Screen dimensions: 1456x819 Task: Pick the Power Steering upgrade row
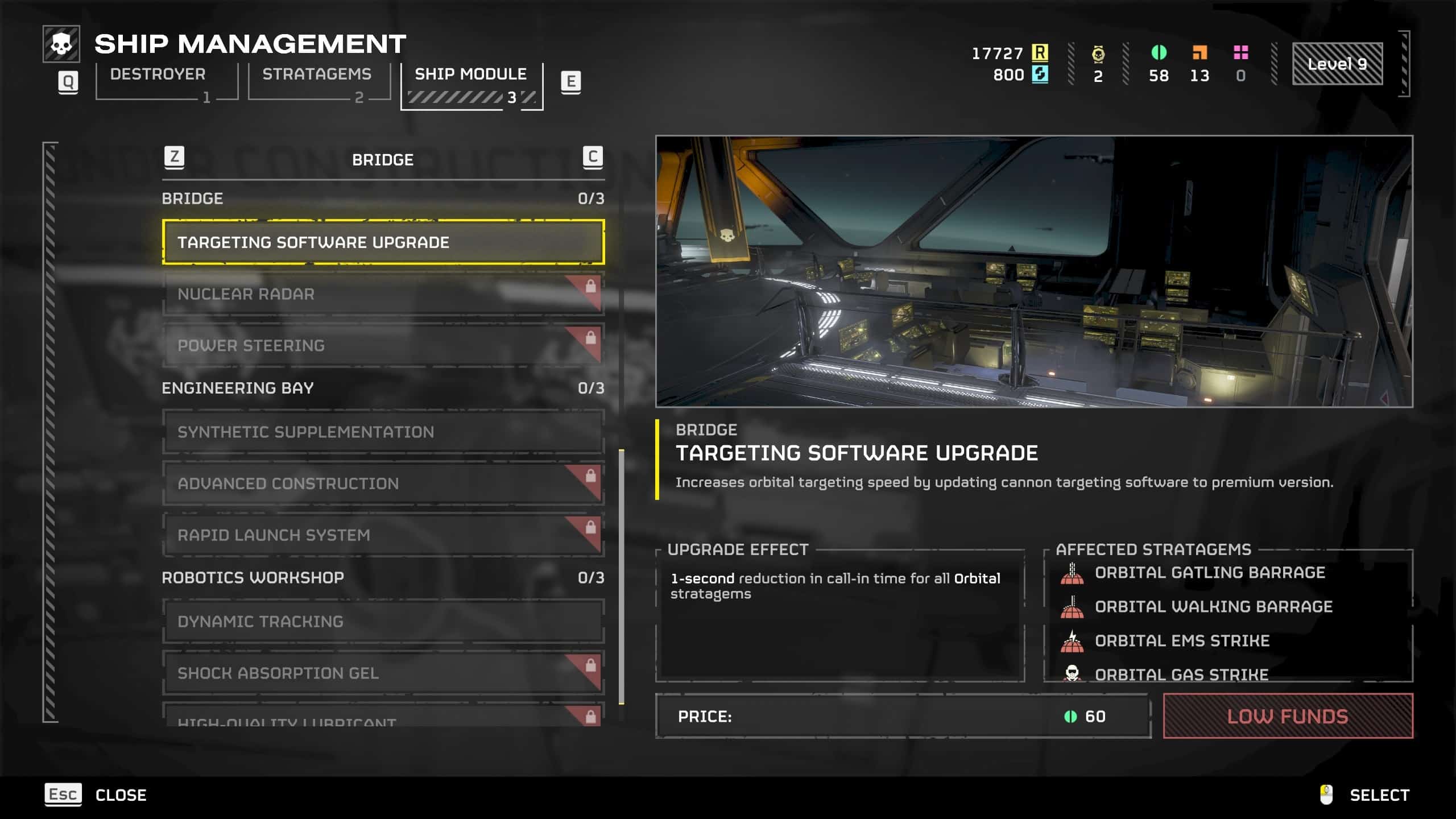pyautogui.click(x=383, y=345)
